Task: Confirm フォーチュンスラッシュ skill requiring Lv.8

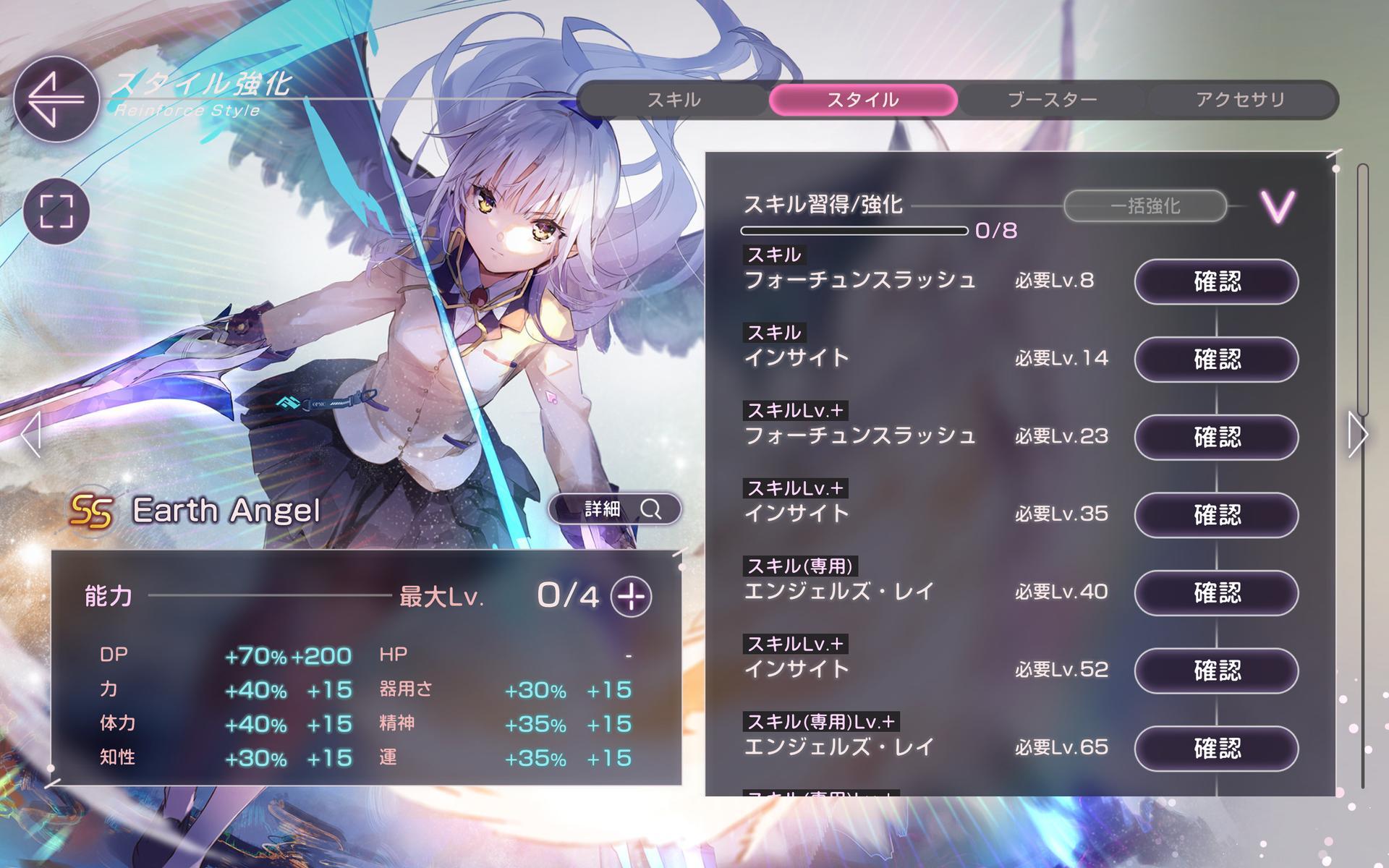Action: 1216,281
